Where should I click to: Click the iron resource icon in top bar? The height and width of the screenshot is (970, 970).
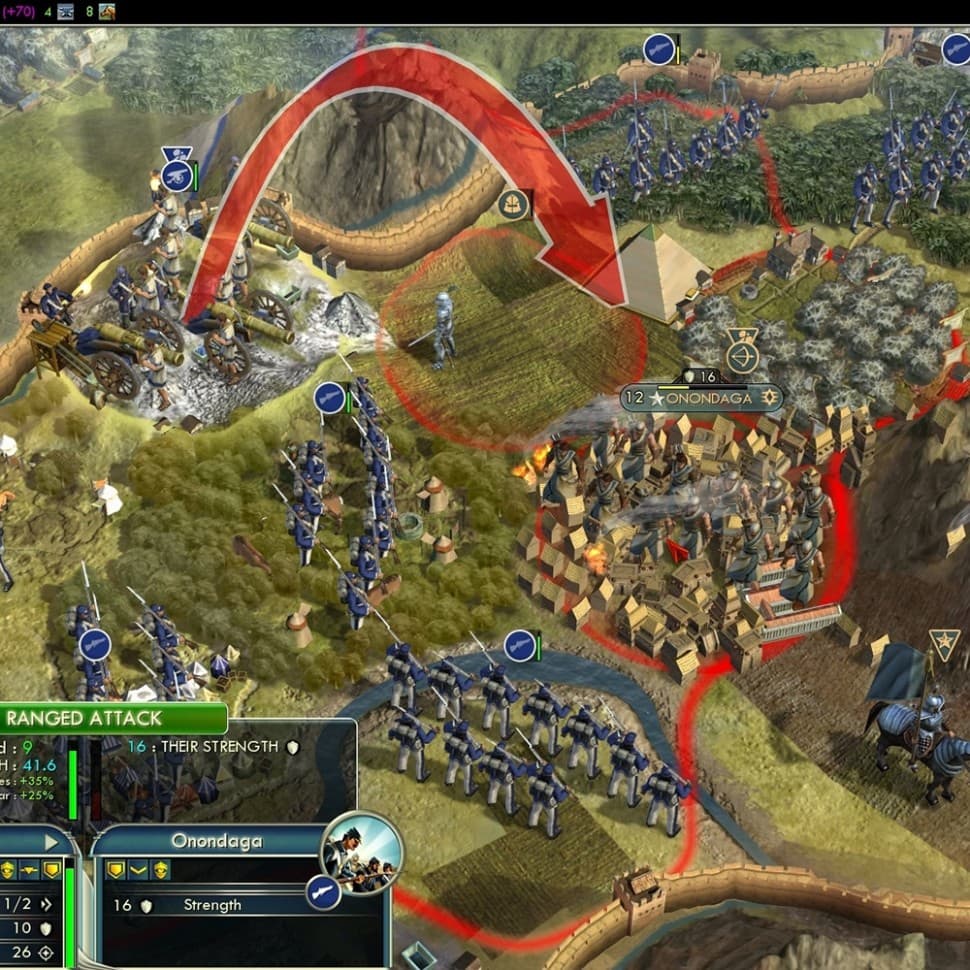click(x=66, y=12)
